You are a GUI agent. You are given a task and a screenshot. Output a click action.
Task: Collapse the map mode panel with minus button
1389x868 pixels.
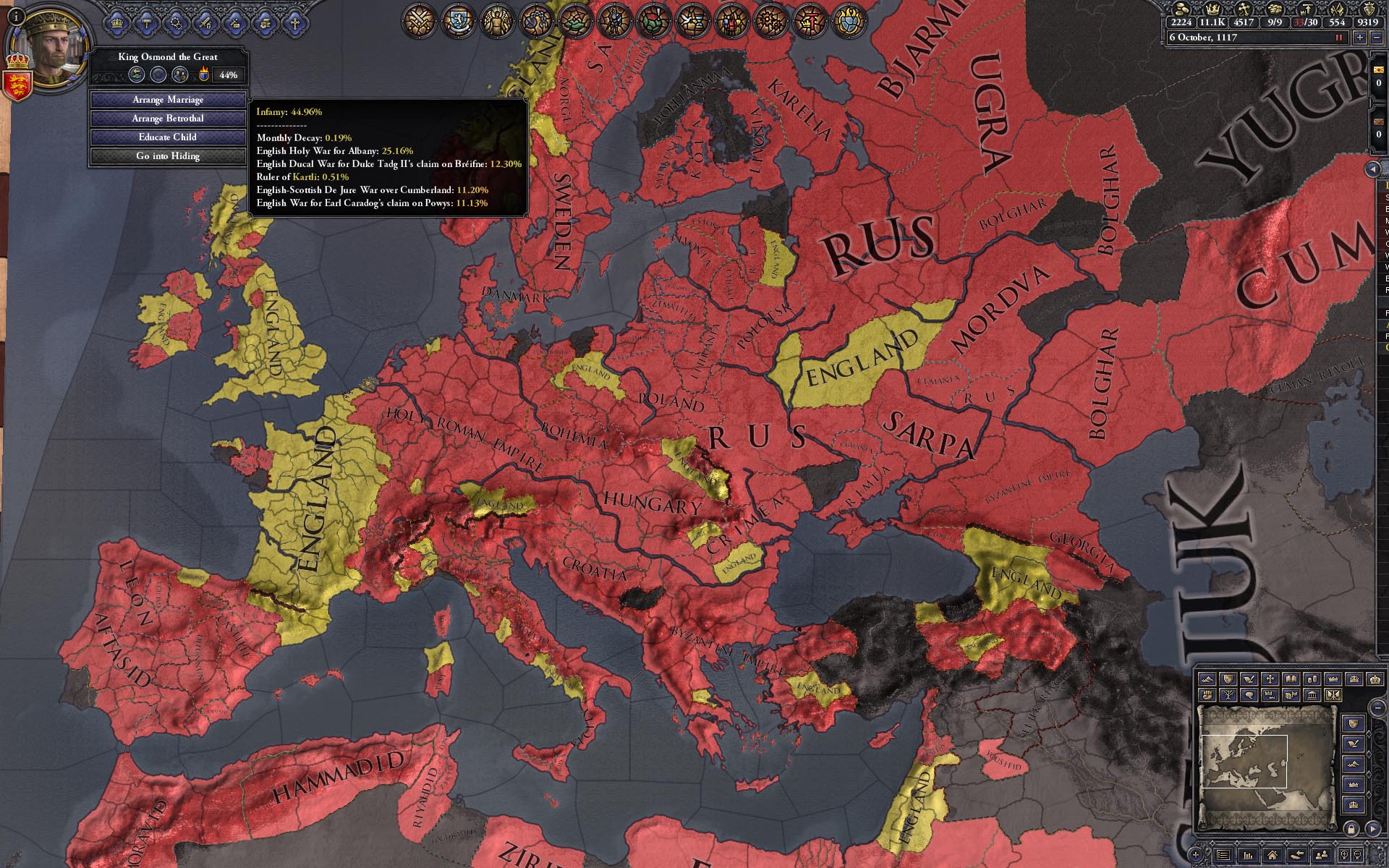pyautogui.click(x=1377, y=707)
